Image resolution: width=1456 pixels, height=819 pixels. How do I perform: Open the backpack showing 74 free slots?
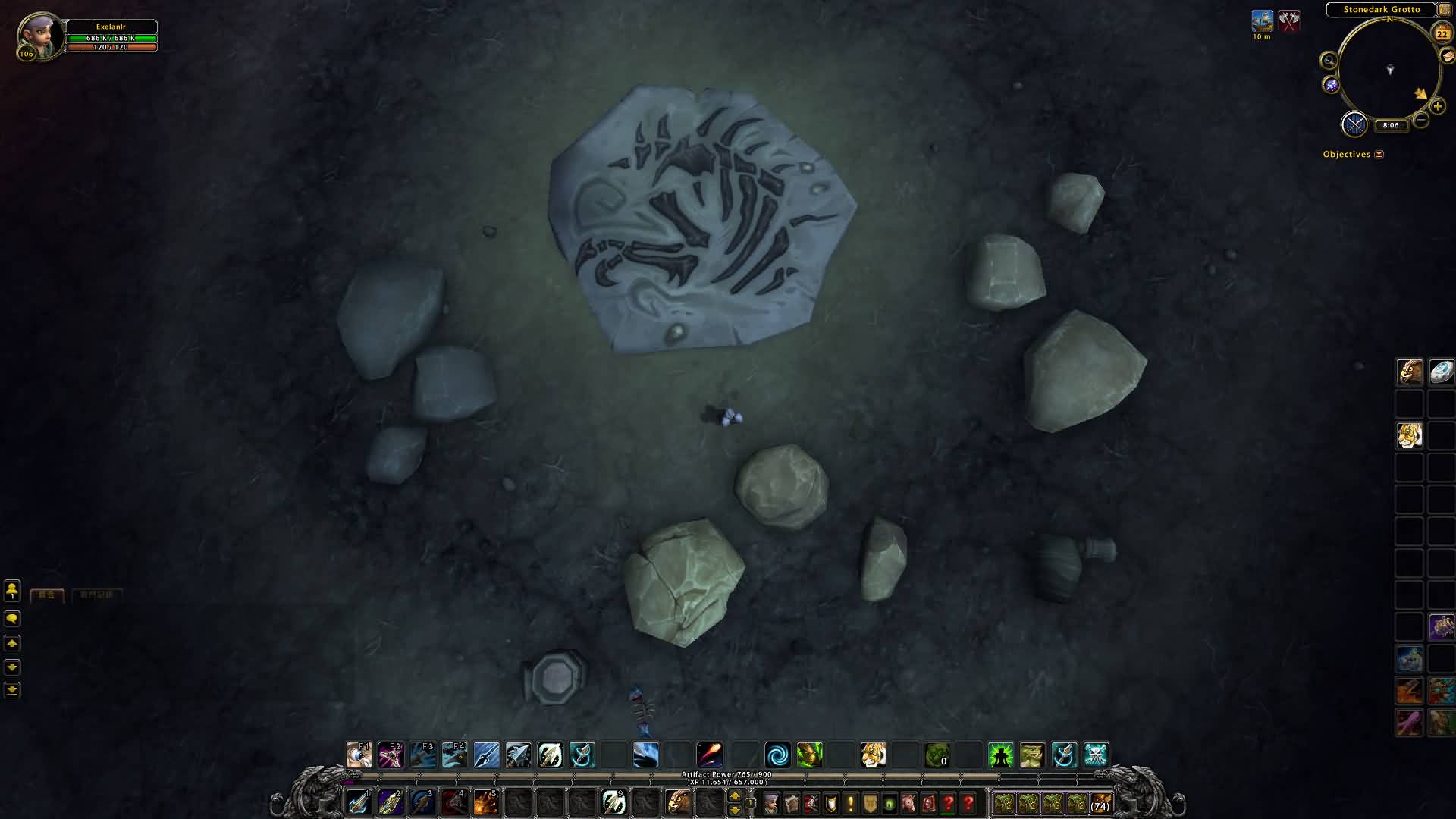tap(1100, 803)
